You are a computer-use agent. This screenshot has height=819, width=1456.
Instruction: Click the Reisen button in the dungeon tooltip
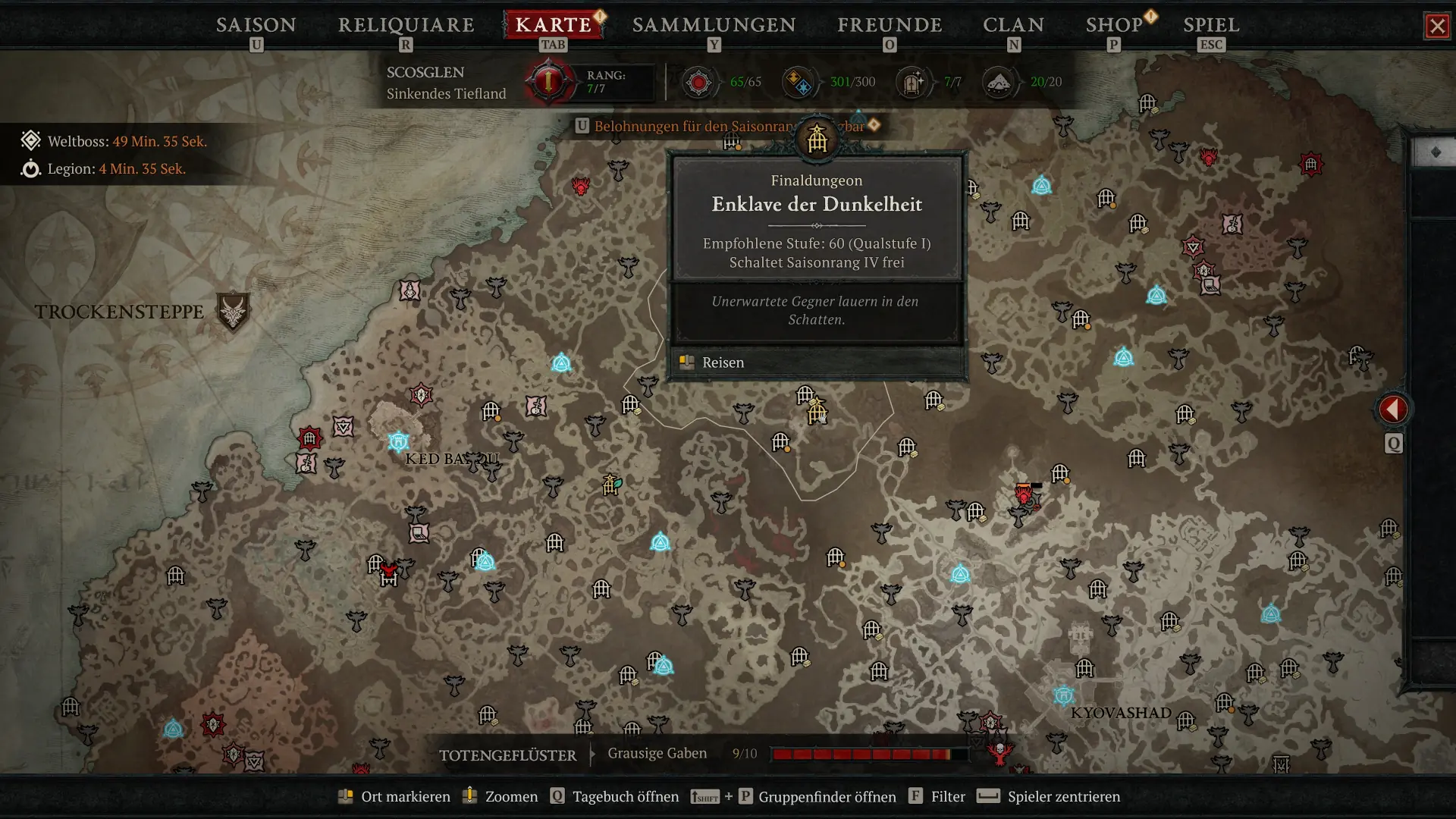tap(722, 362)
